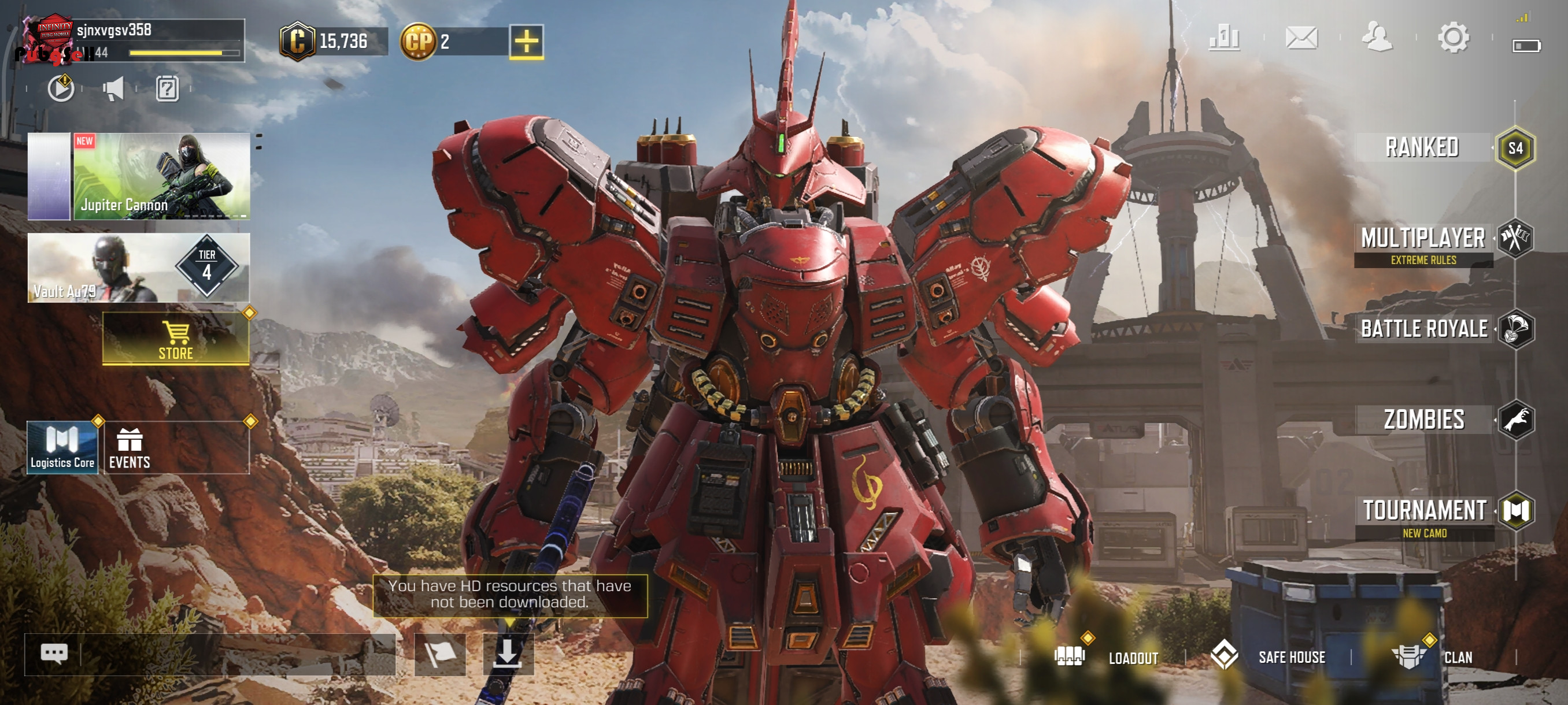This screenshot has width=1568, height=705.
Task: Open the gear settings icon
Action: pyautogui.click(x=1453, y=38)
